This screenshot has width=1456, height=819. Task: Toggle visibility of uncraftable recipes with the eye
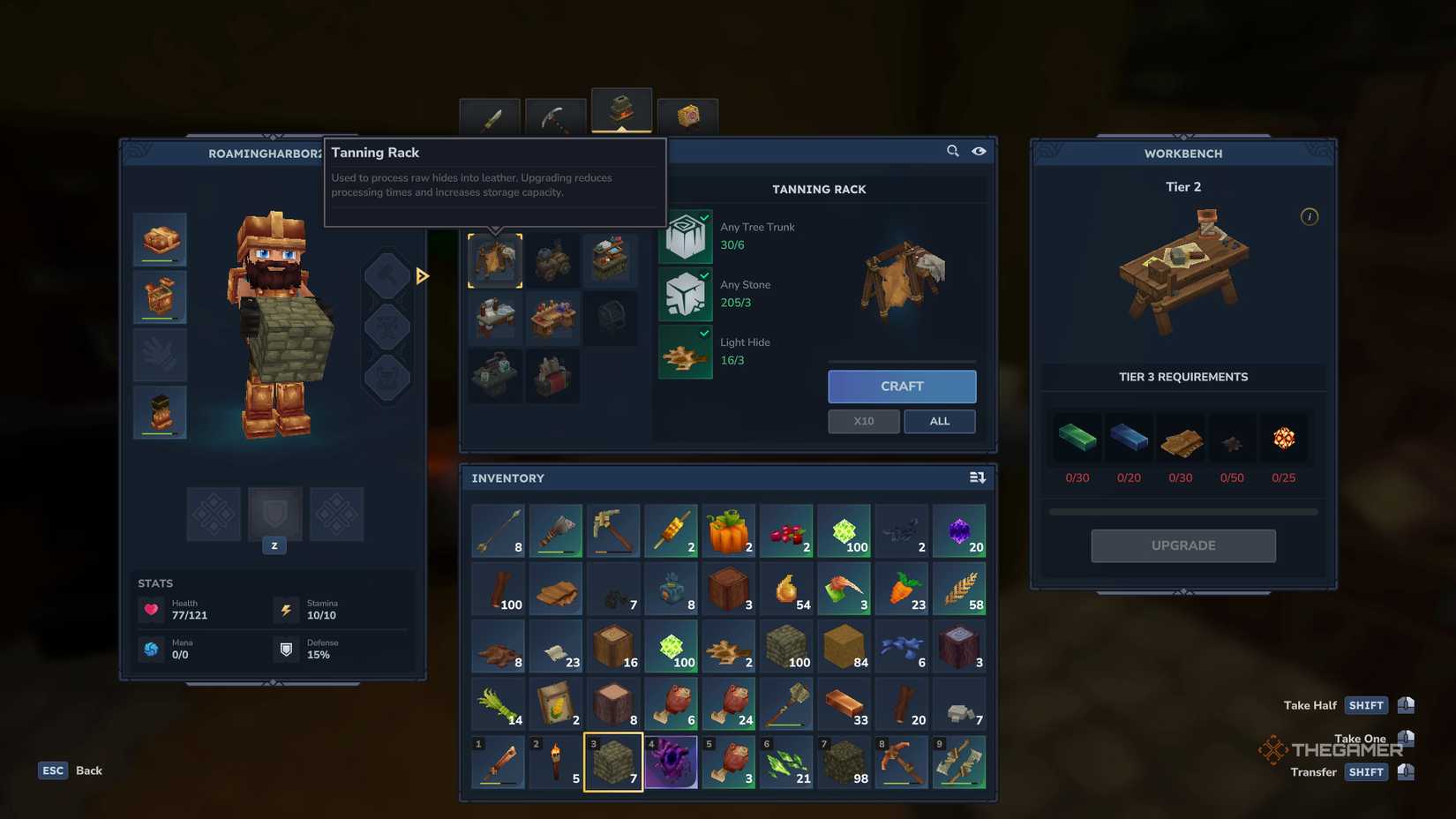(x=979, y=151)
